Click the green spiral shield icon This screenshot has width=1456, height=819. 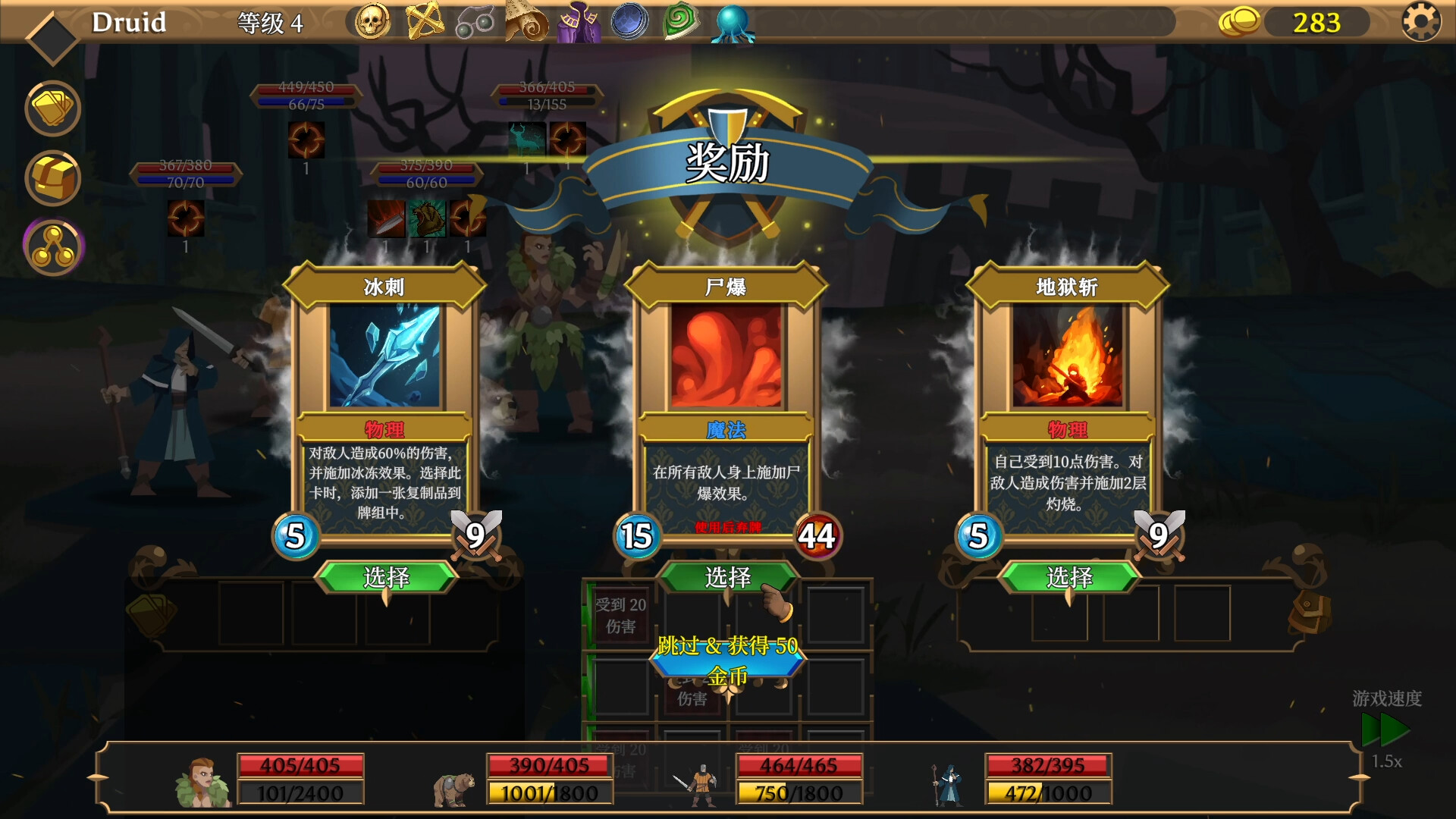tap(680, 22)
